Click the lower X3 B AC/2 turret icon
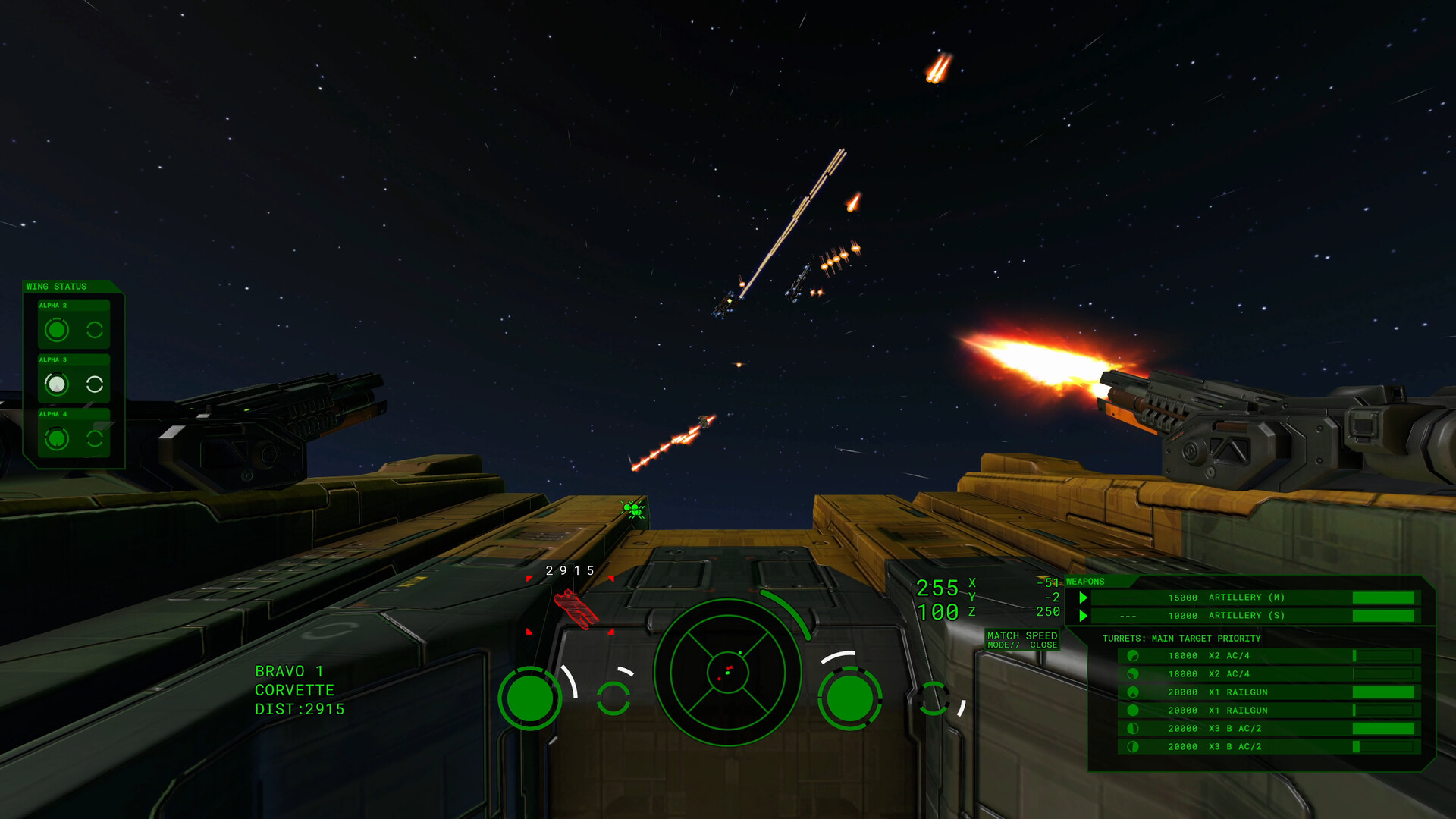This screenshot has width=1456, height=819. (1132, 746)
